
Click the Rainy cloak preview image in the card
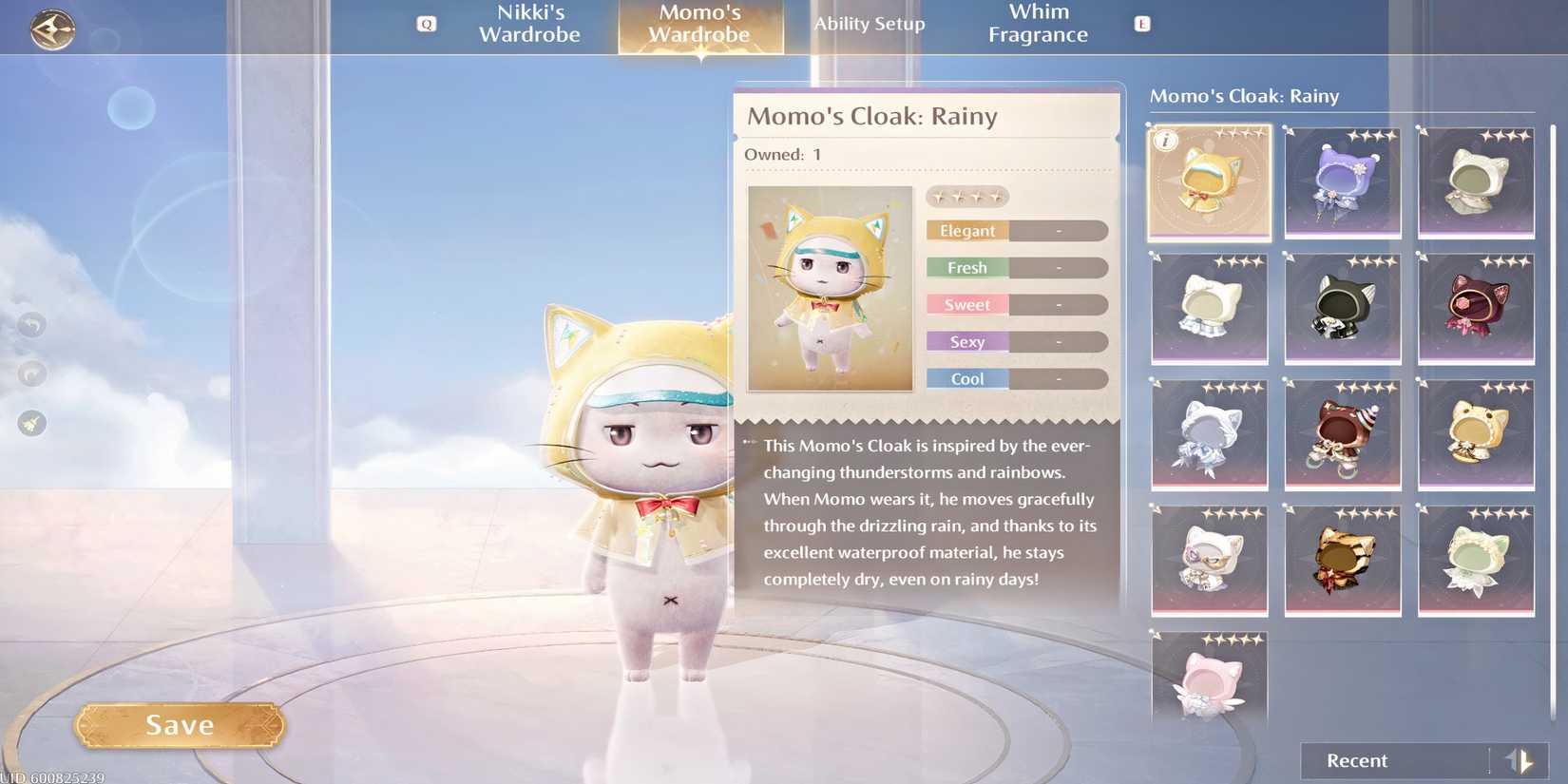829,288
